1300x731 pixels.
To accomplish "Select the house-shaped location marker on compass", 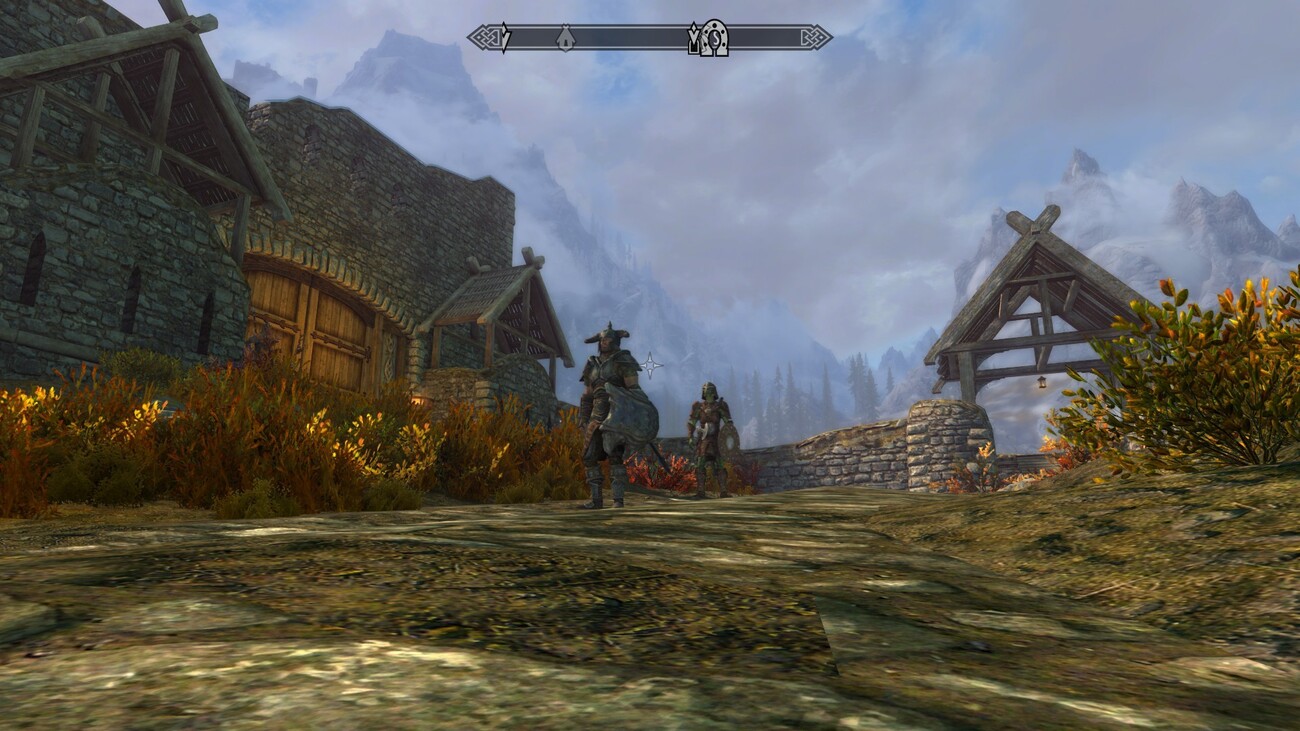I will (x=565, y=38).
